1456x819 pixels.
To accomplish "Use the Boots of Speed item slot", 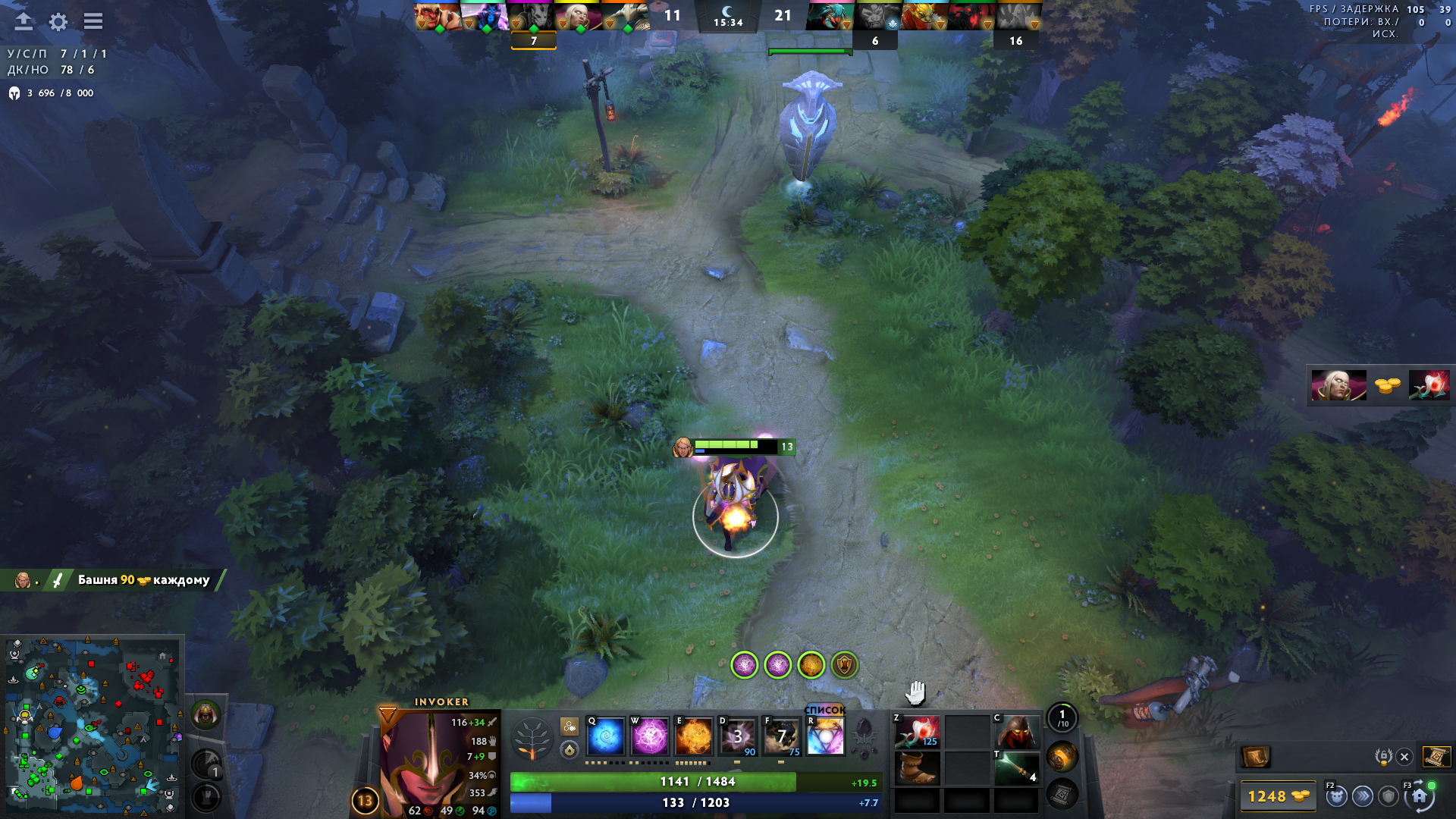I will tap(917, 768).
